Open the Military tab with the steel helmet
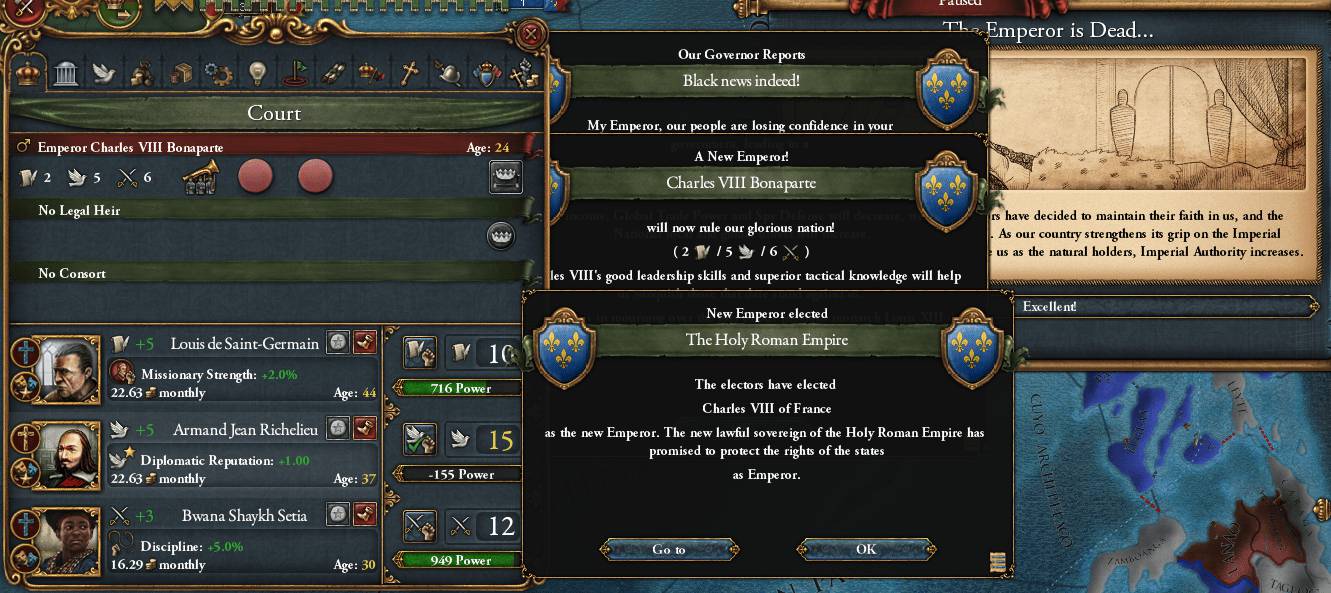The height and width of the screenshot is (593, 1331). tap(448, 73)
